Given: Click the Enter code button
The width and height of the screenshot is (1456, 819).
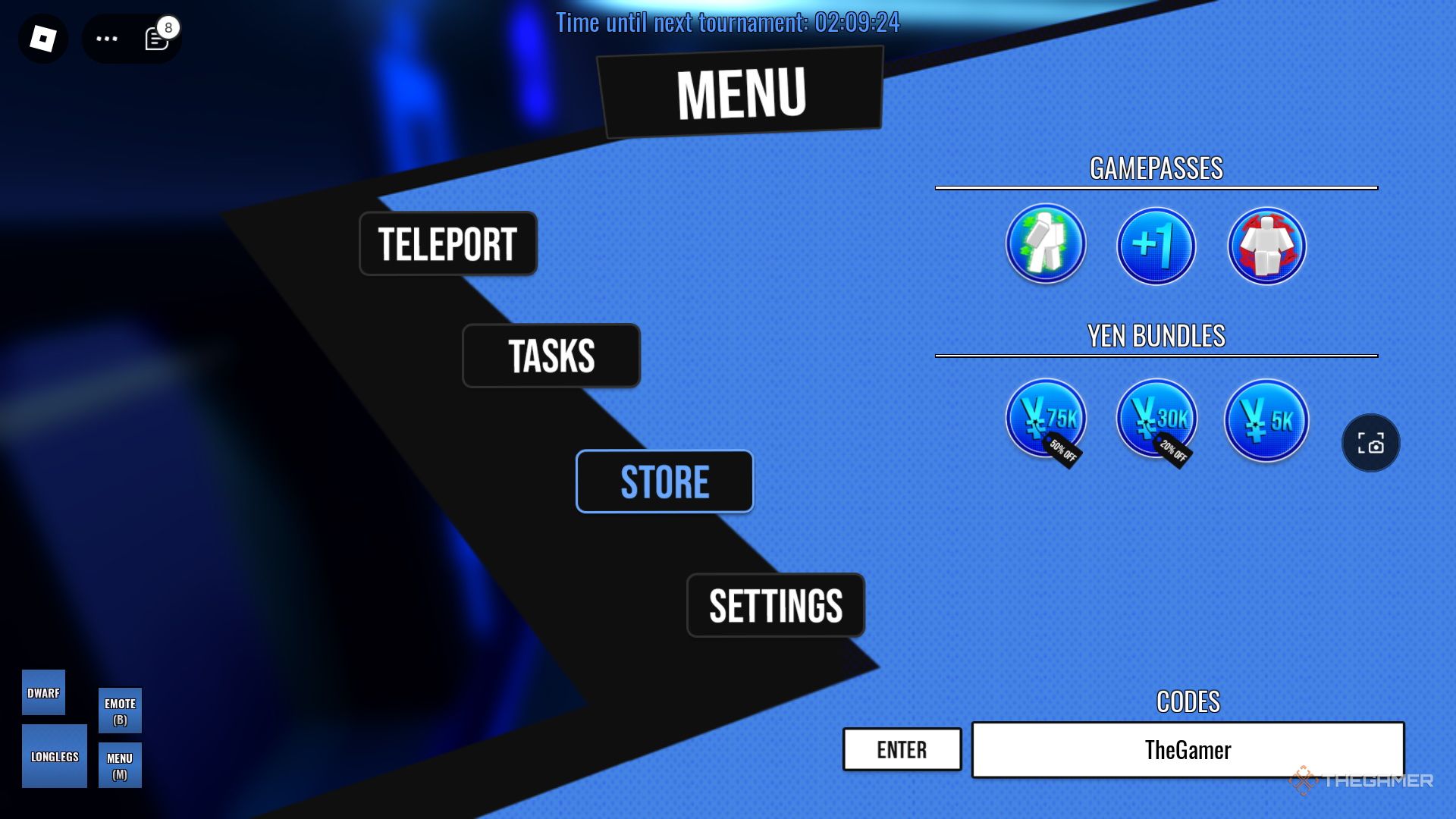Looking at the screenshot, I should pos(902,749).
